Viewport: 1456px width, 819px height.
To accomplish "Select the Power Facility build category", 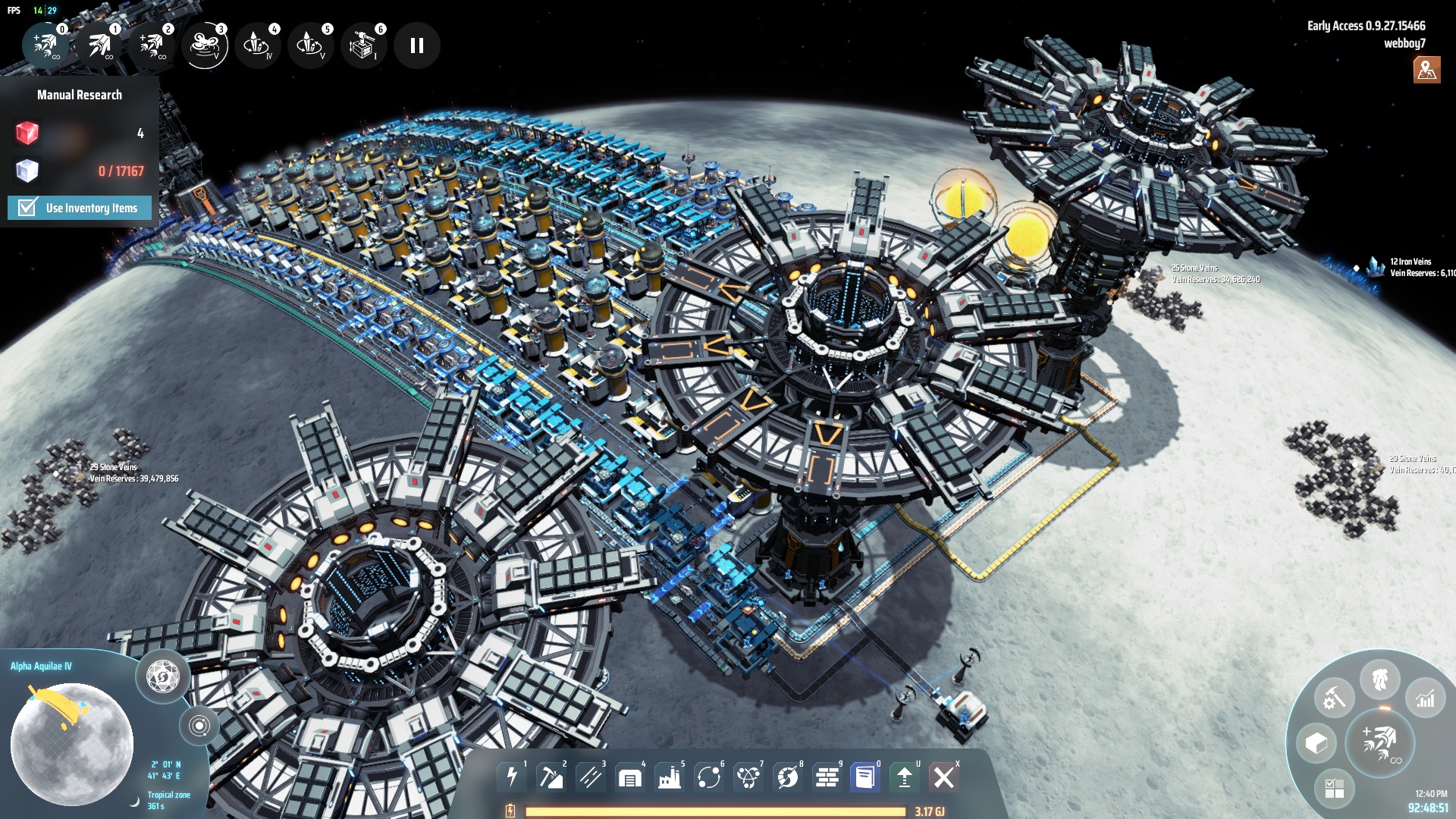I will [510, 778].
